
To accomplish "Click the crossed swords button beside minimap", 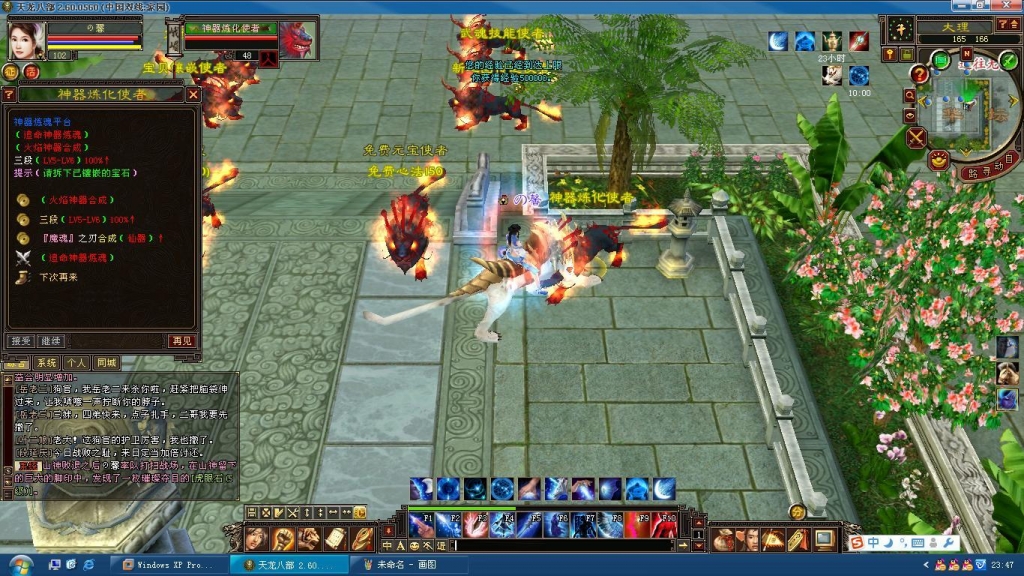I will [x=915, y=138].
